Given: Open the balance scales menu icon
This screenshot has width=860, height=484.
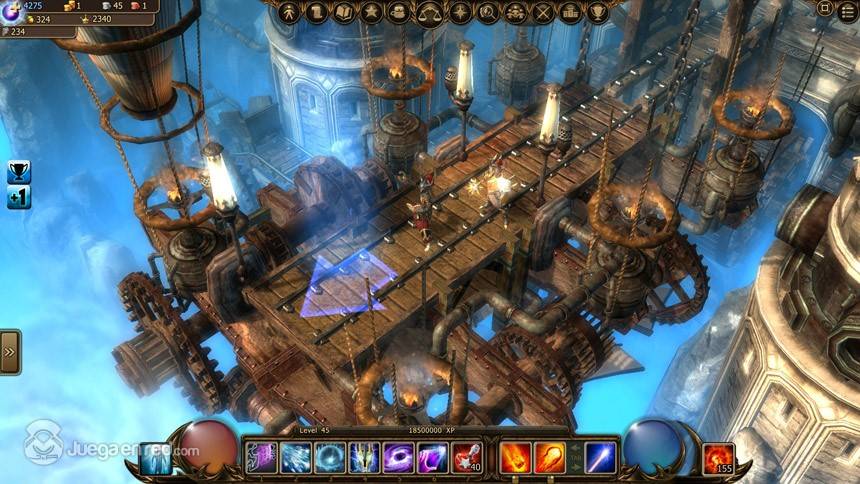Looking at the screenshot, I should pos(431,13).
